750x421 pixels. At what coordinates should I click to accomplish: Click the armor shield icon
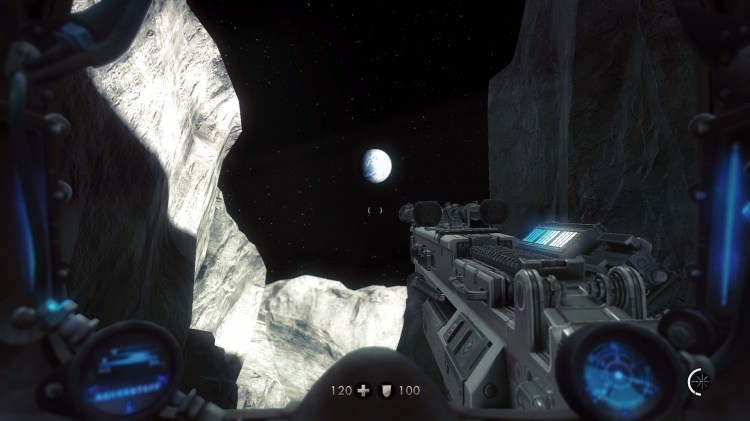pyautogui.click(x=388, y=389)
